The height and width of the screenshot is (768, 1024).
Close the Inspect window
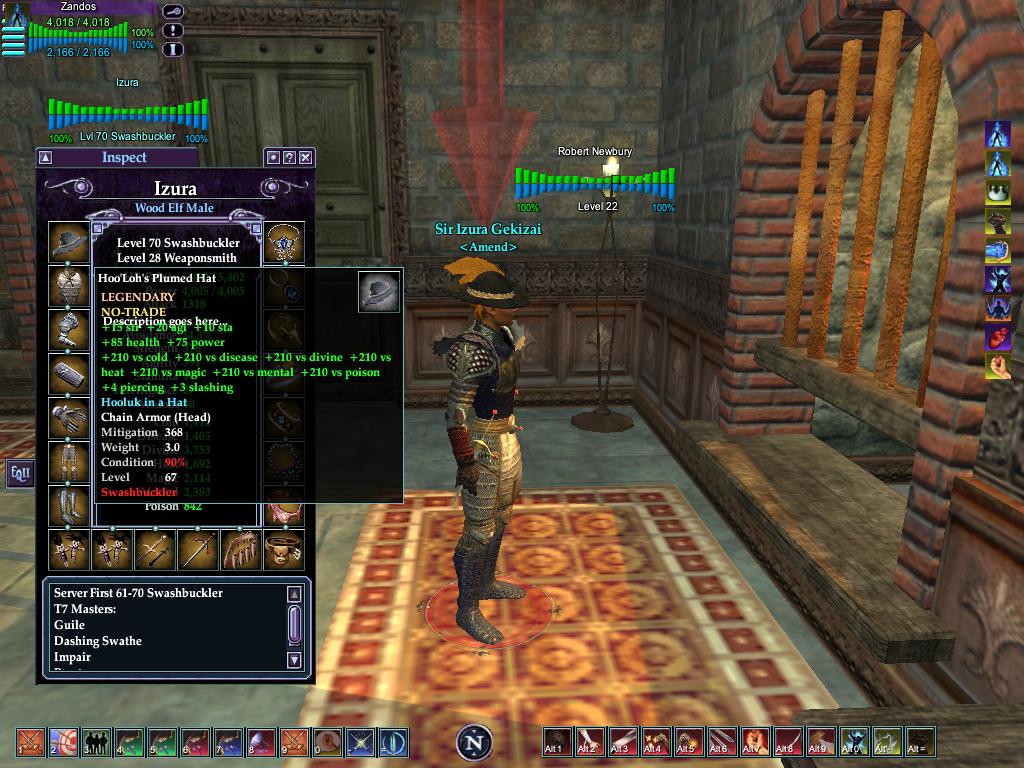(306, 158)
